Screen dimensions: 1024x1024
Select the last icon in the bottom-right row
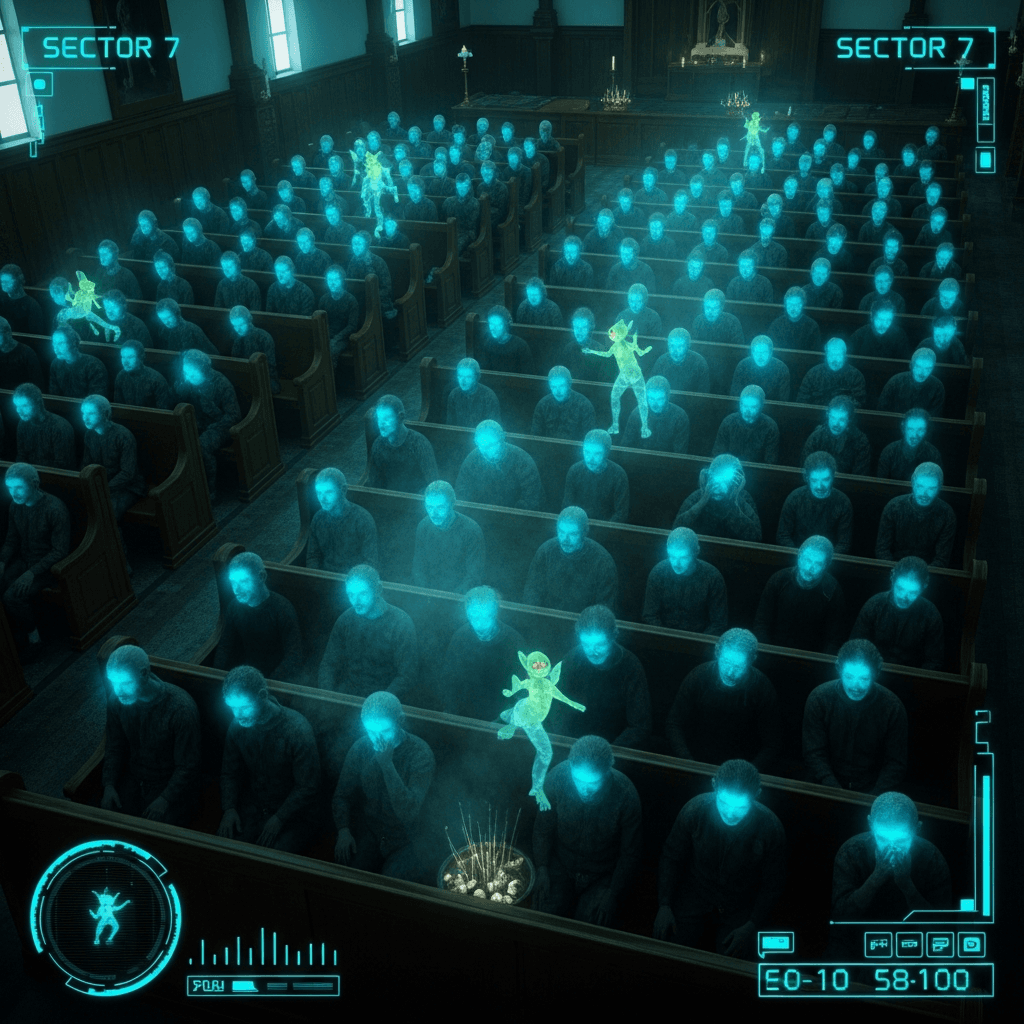click(x=971, y=943)
